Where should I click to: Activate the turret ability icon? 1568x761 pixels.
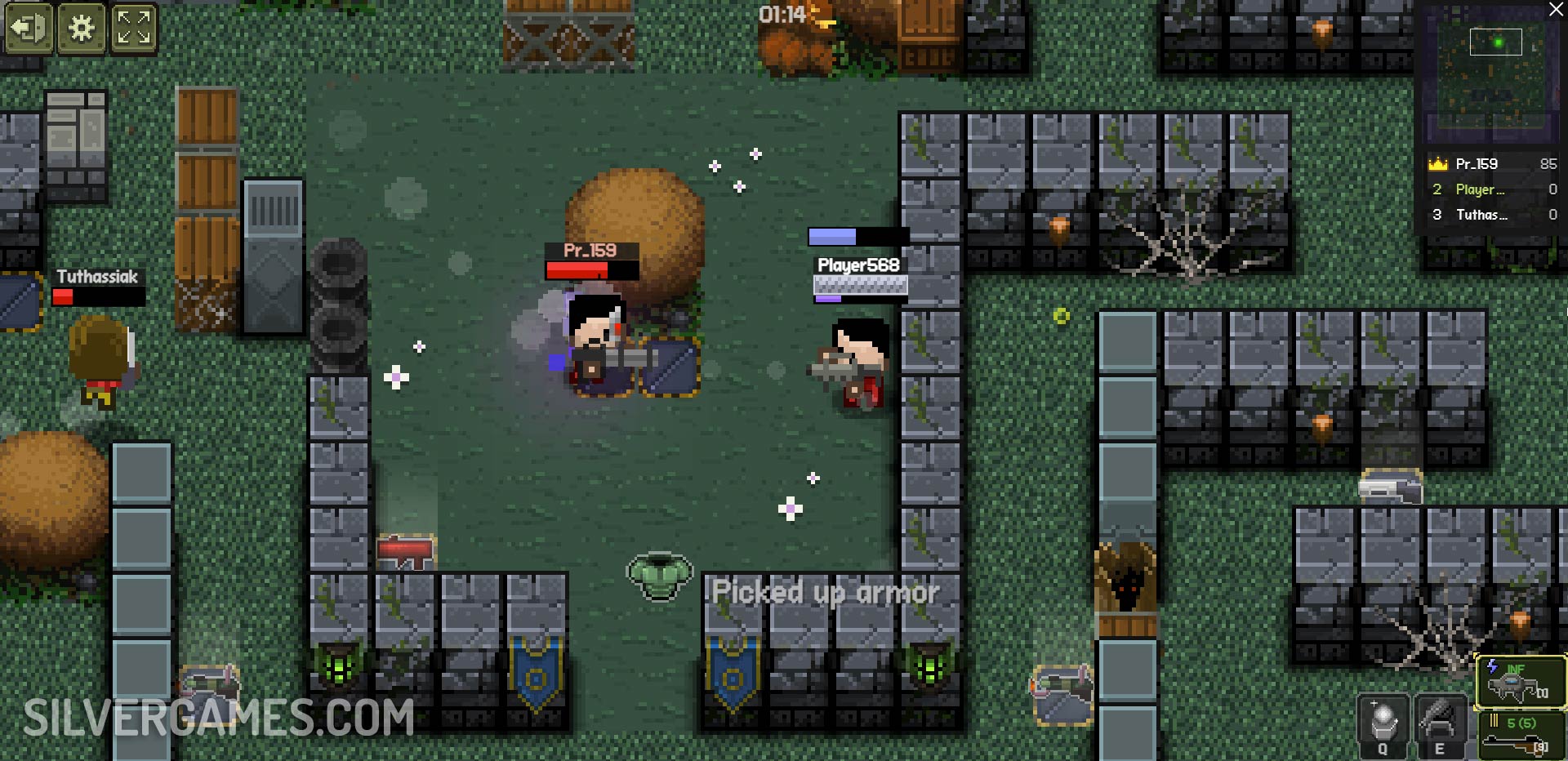click(x=1440, y=726)
